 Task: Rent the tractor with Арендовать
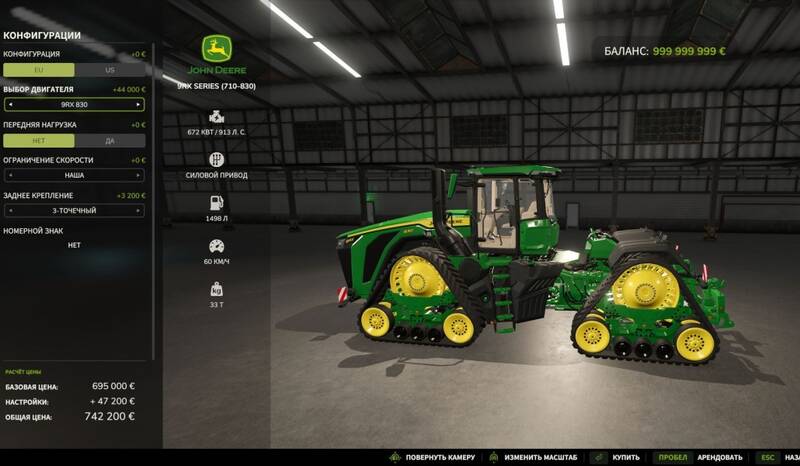[718, 456]
